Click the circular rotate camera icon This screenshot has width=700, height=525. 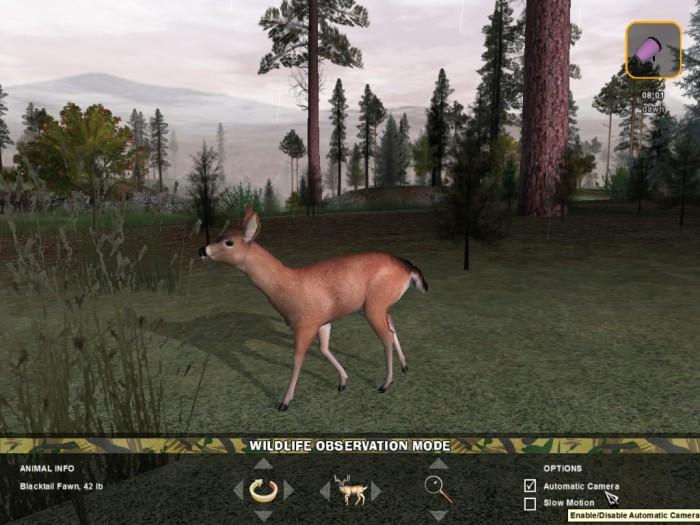coord(263,490)
